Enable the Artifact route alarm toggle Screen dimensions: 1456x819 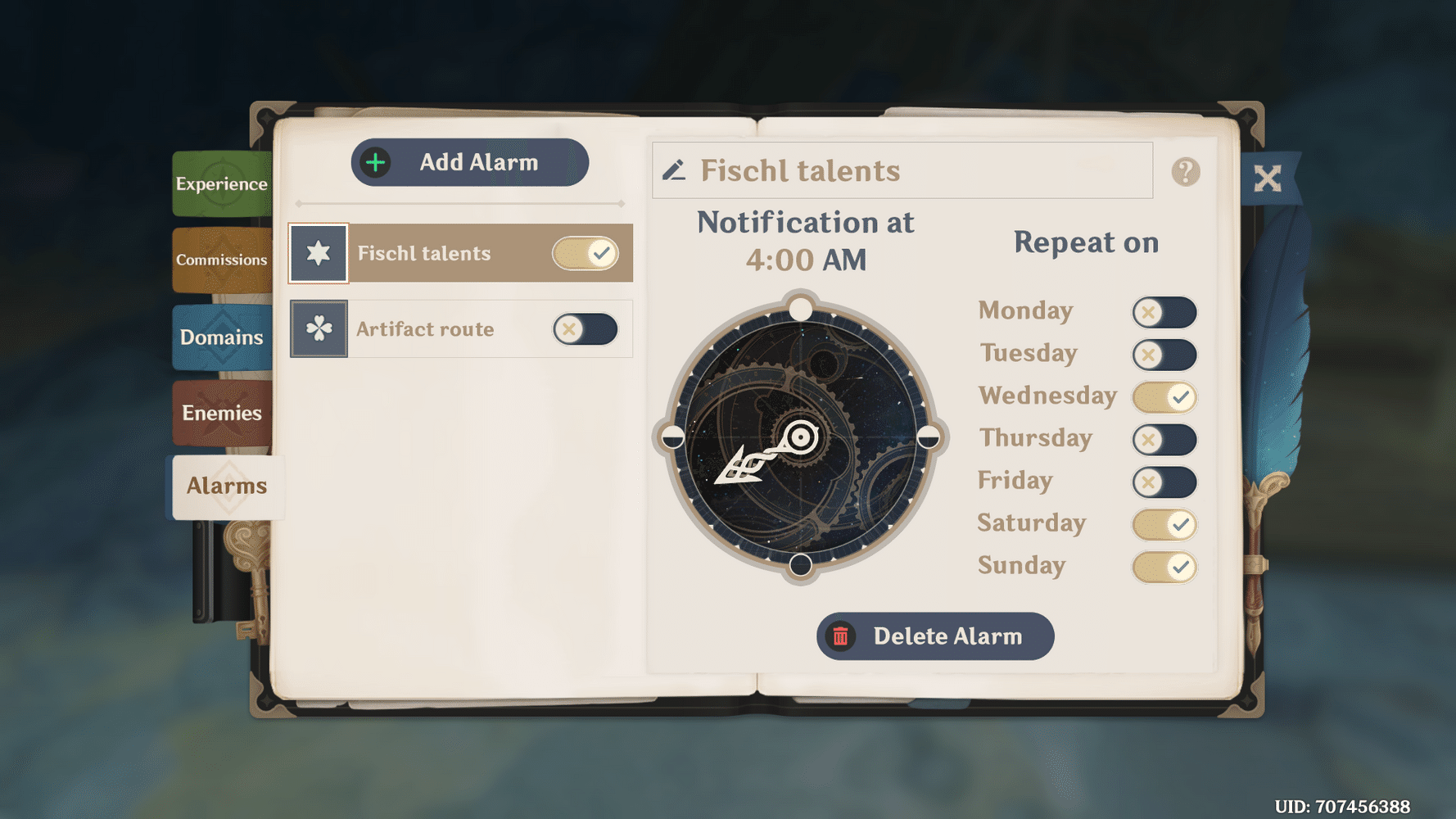[x=585, y=328]
